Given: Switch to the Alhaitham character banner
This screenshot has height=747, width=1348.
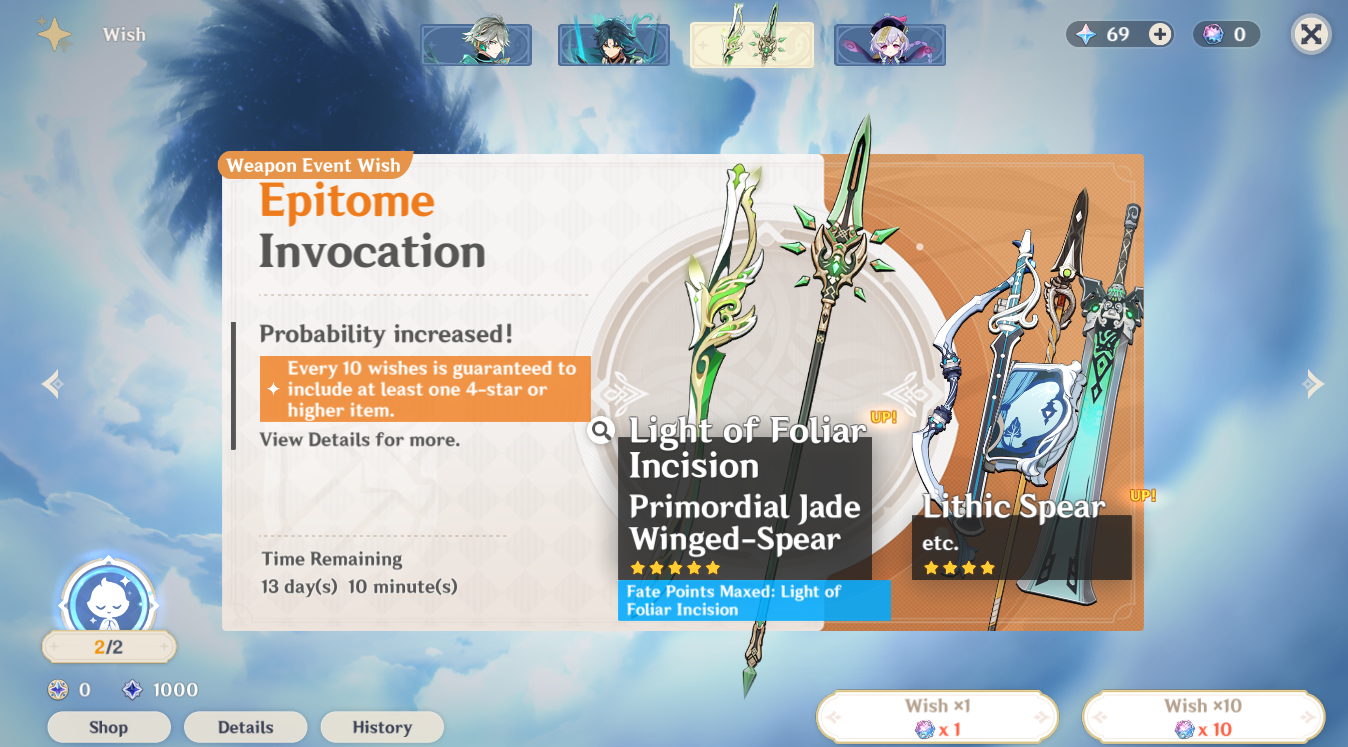Looking at the screenshot, I should point(476,45).
